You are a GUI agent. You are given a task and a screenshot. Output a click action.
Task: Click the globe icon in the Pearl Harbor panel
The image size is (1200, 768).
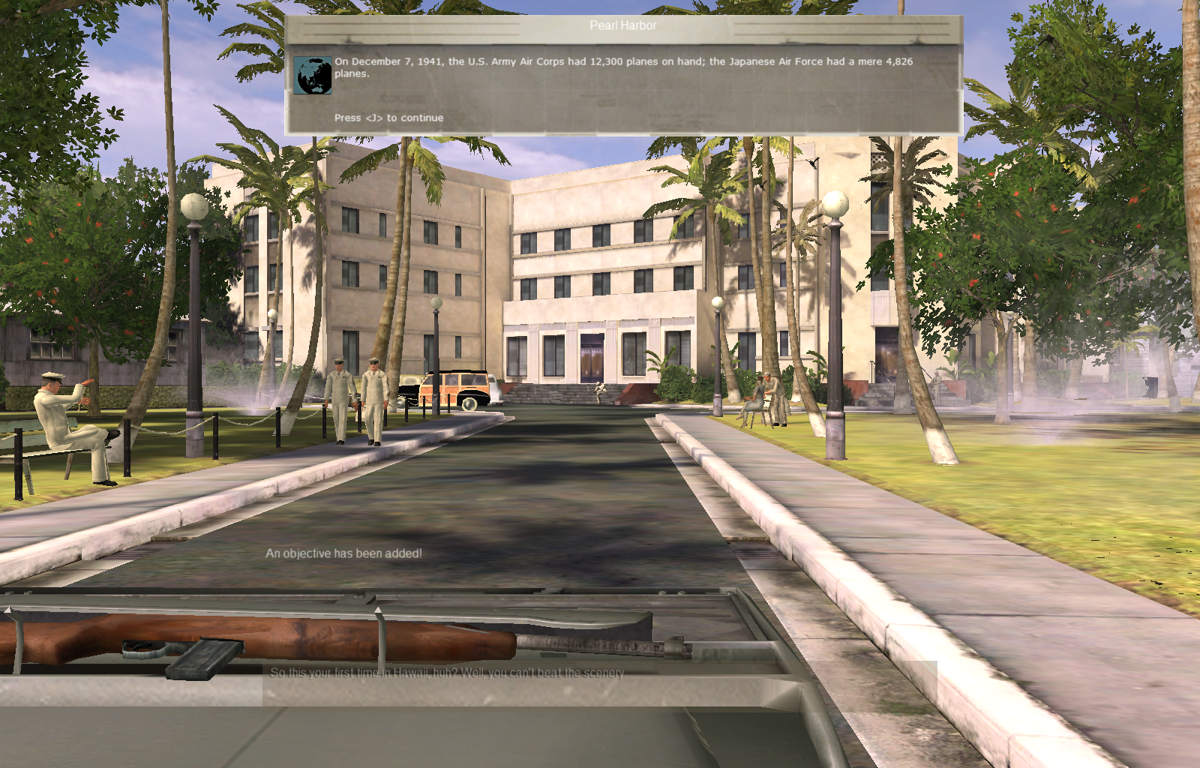point(313,75)
